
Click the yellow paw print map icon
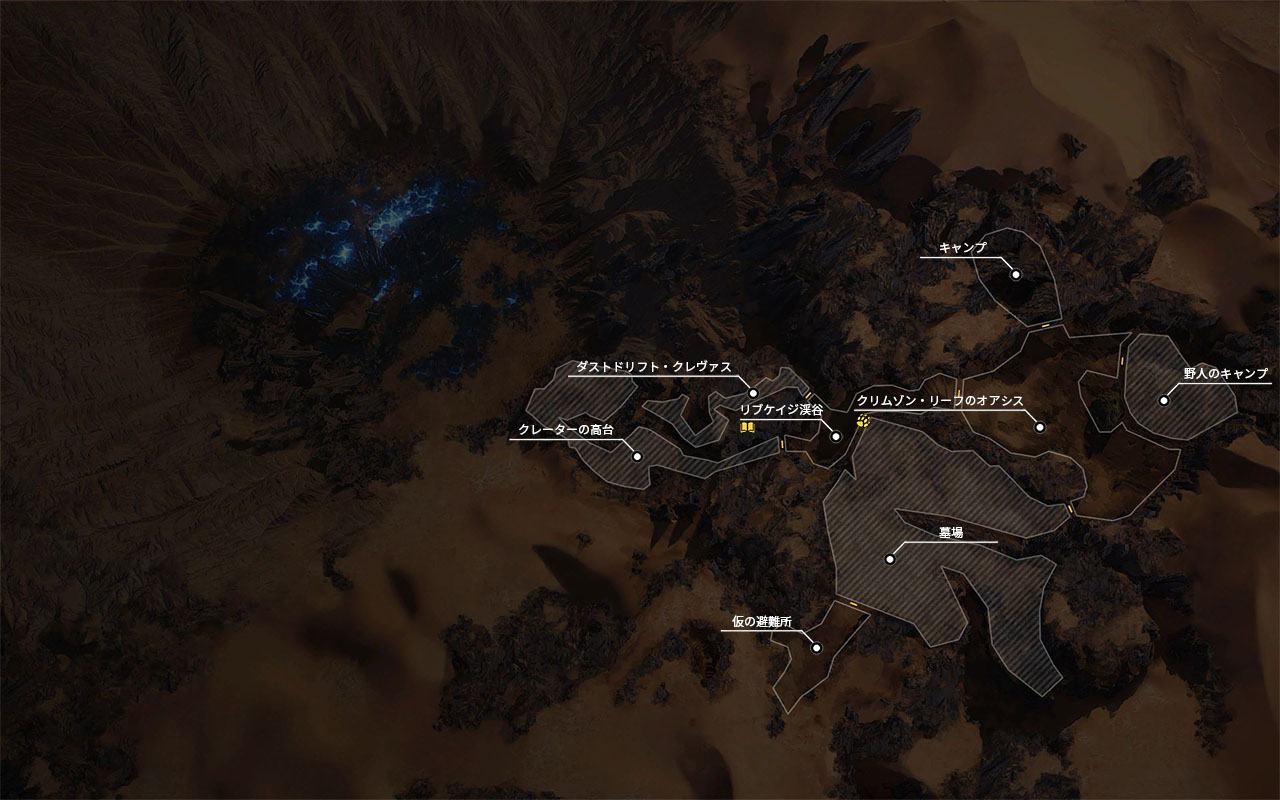click(864, 422)
